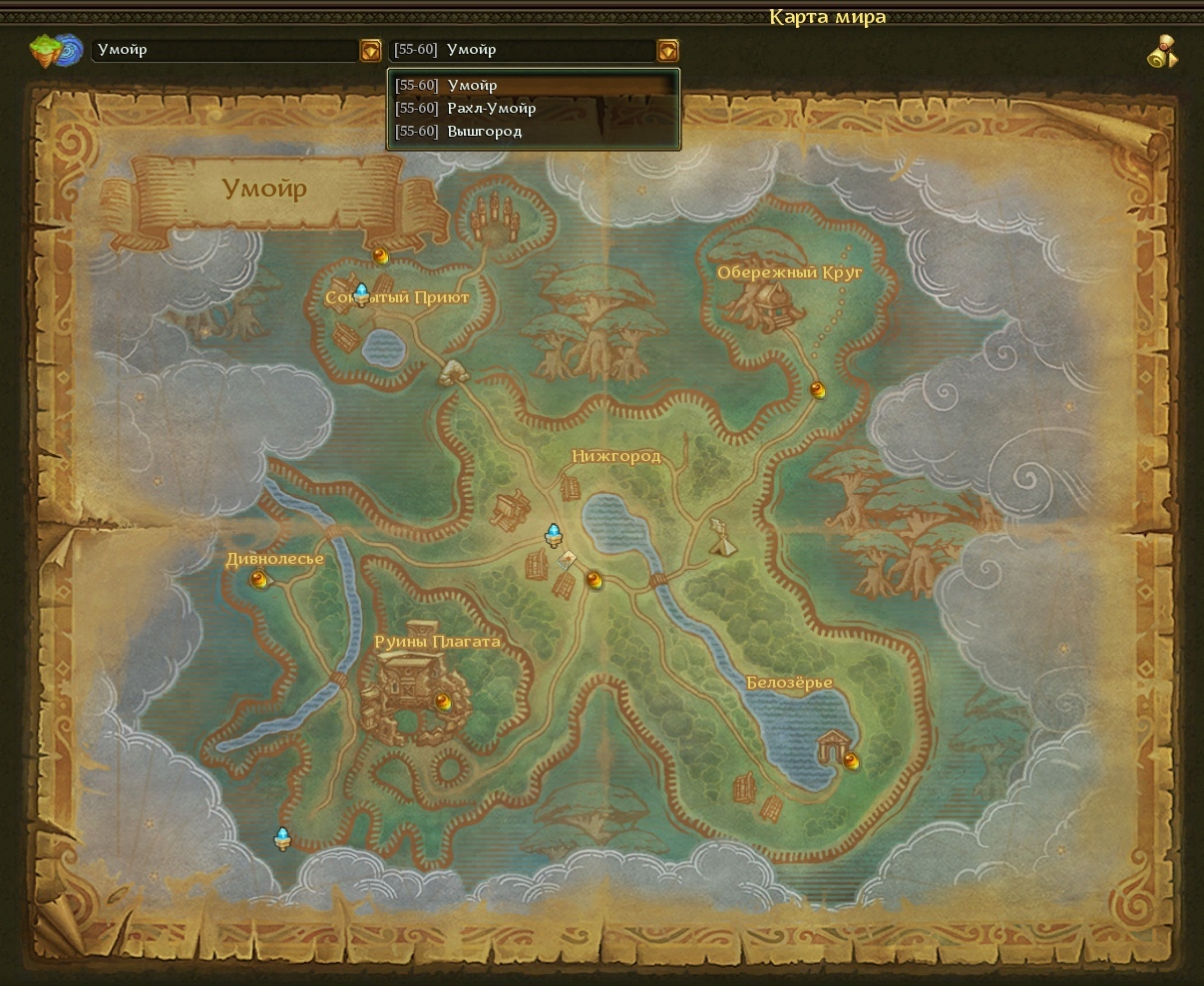
Task: Select the golden marker at the Белозёрье lake shrine
Action: [x=850, y=761]
